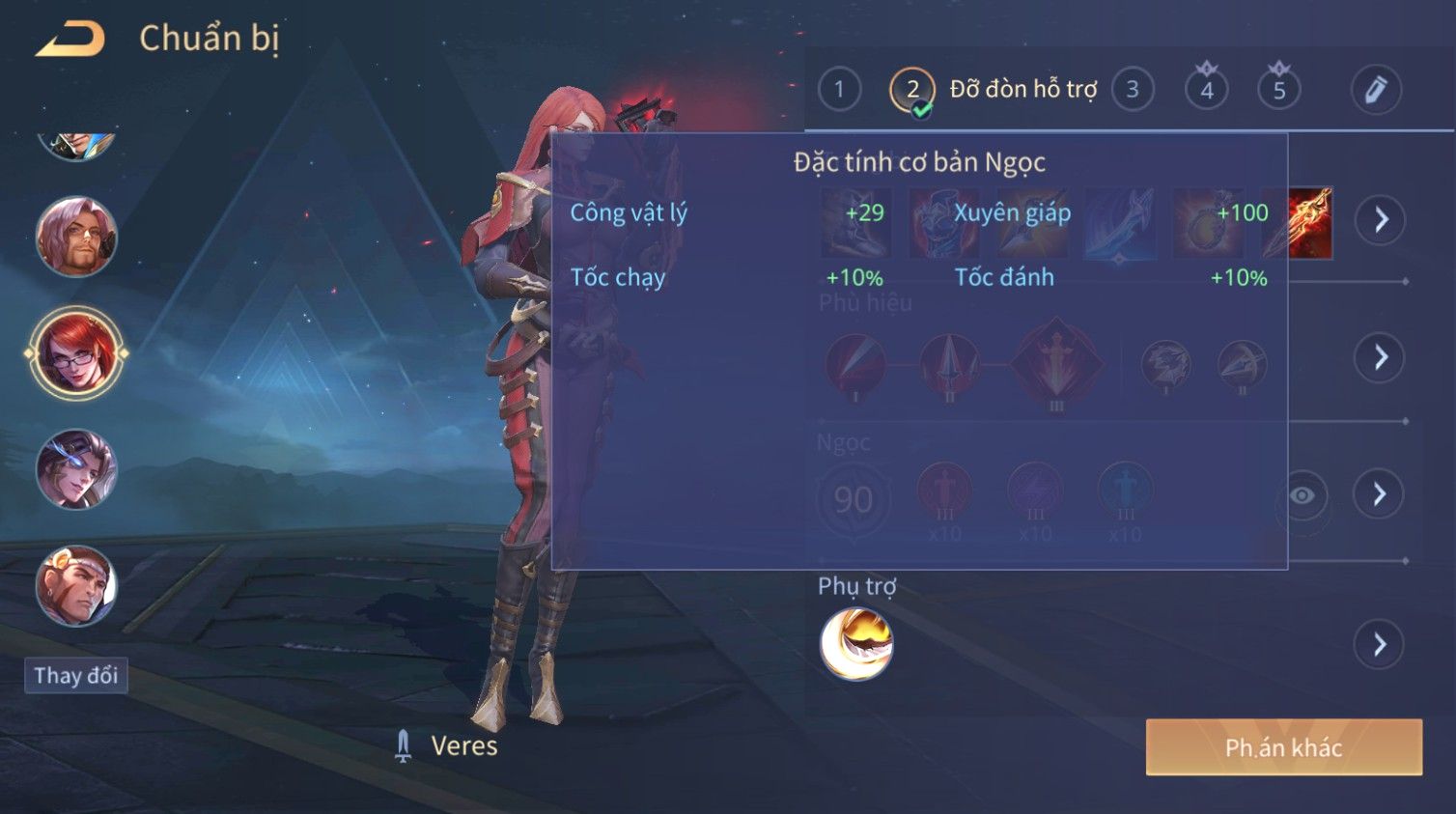
Task: Select loadout preset 3
Action: [1133, 90]
